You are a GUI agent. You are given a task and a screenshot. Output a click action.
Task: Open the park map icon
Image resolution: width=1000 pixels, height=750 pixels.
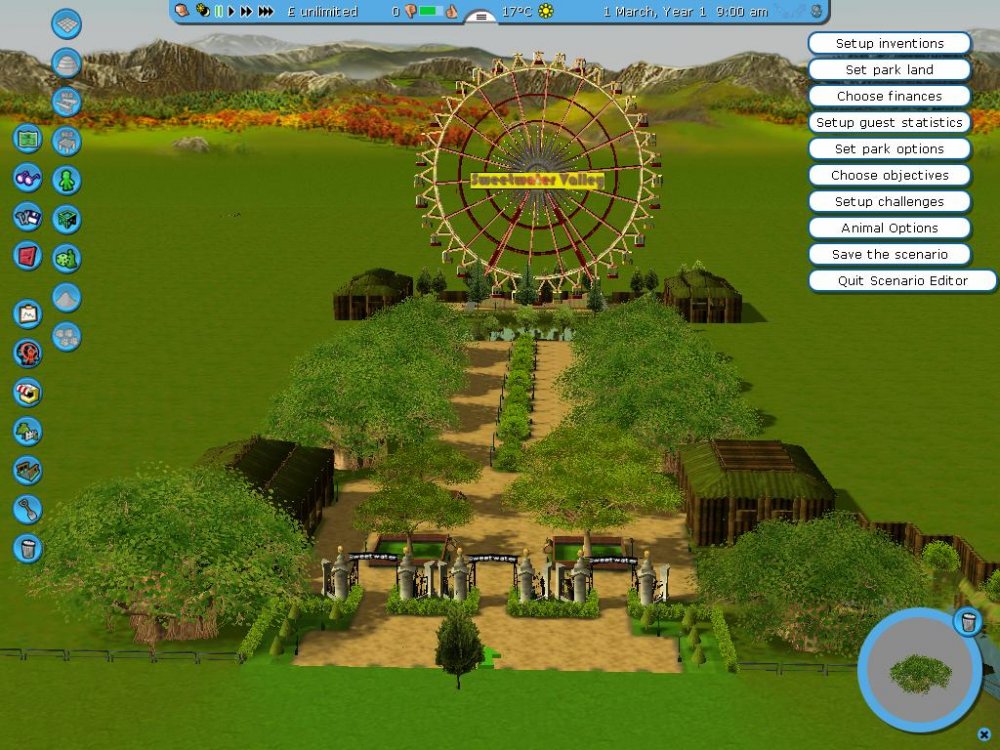coord(28,138)
